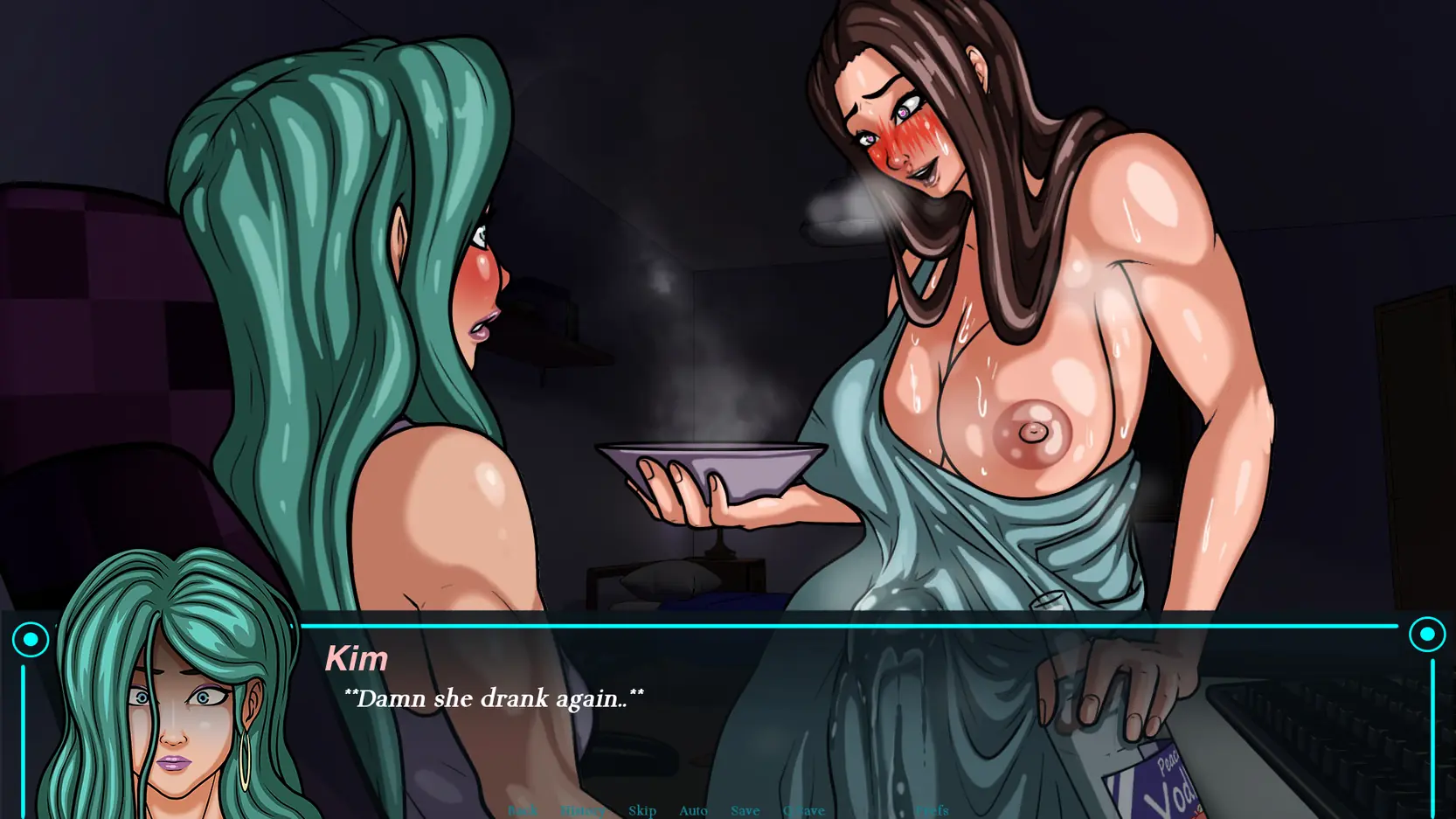Click the dialogue box to advance the story

pyautogui.click(x=787, y=699)
